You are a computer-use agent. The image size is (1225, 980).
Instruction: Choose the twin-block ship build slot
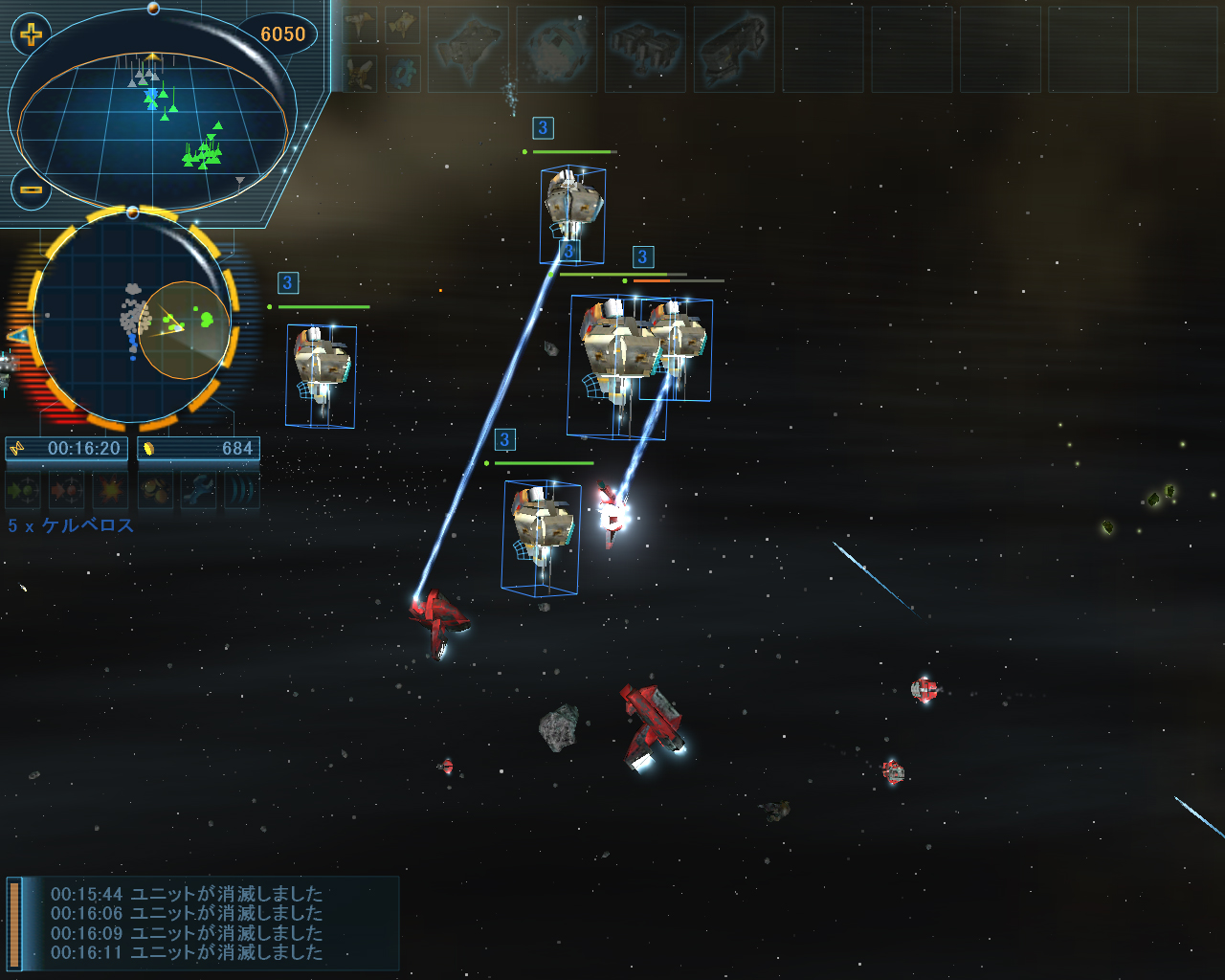pyautogui.click(x=645, y=49)
